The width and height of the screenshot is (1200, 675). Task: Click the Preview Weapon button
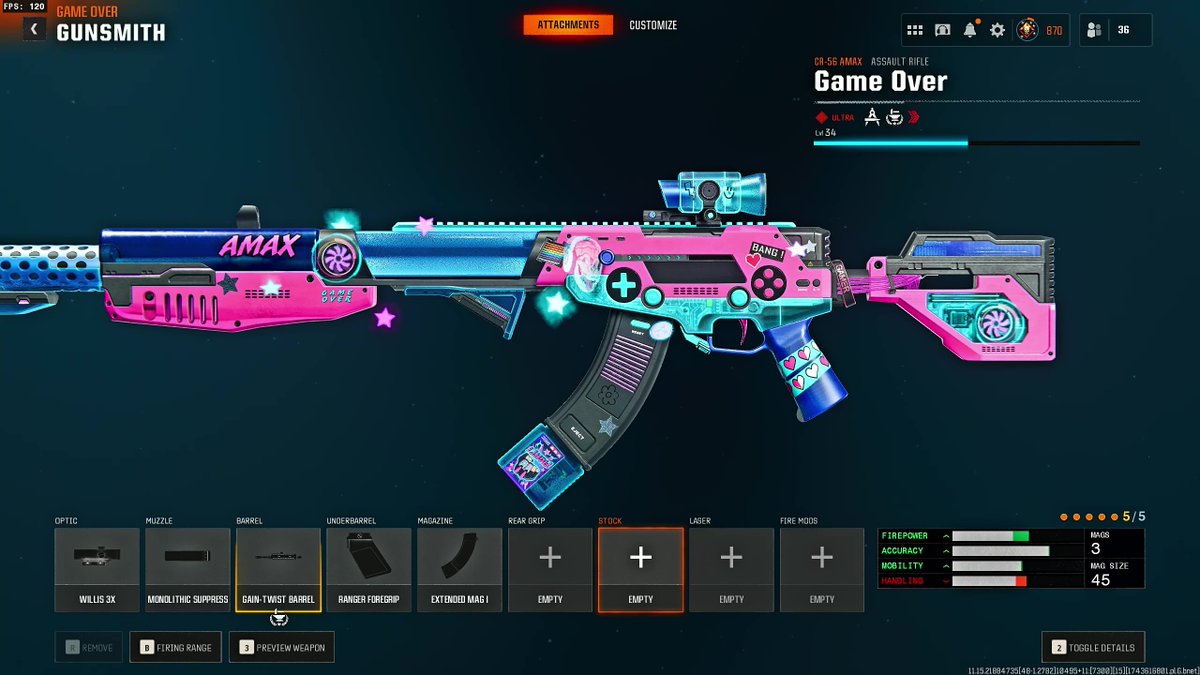tap(281, 647)
